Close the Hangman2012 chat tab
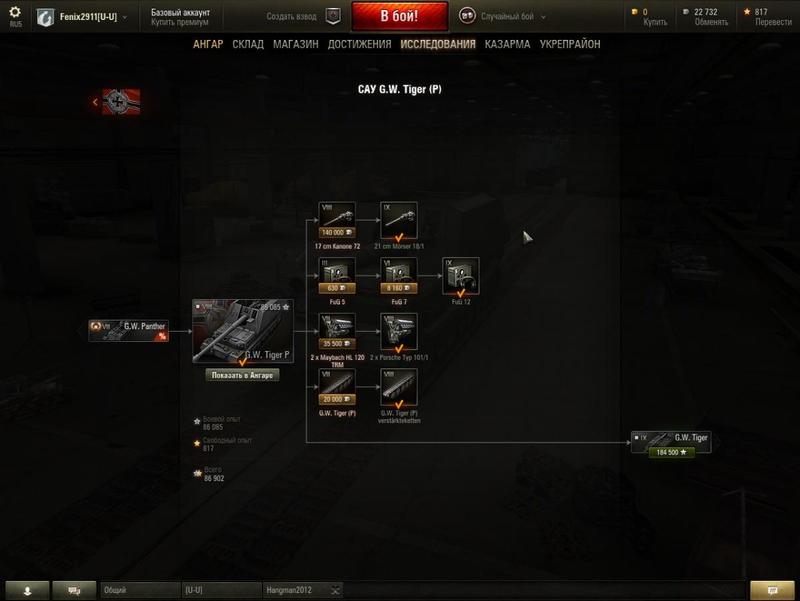This screenshot has width=800, height=601. coord(335,590)
